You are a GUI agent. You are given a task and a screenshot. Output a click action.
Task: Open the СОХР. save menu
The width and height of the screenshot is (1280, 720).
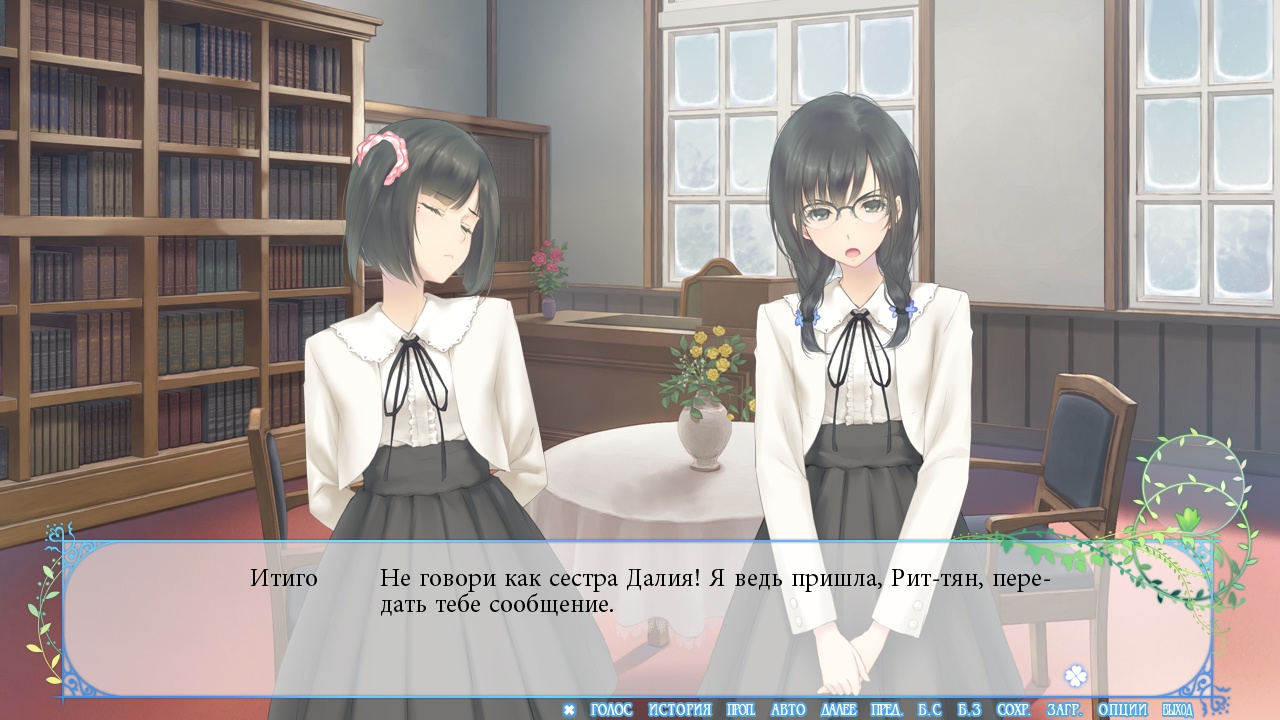1014,710
